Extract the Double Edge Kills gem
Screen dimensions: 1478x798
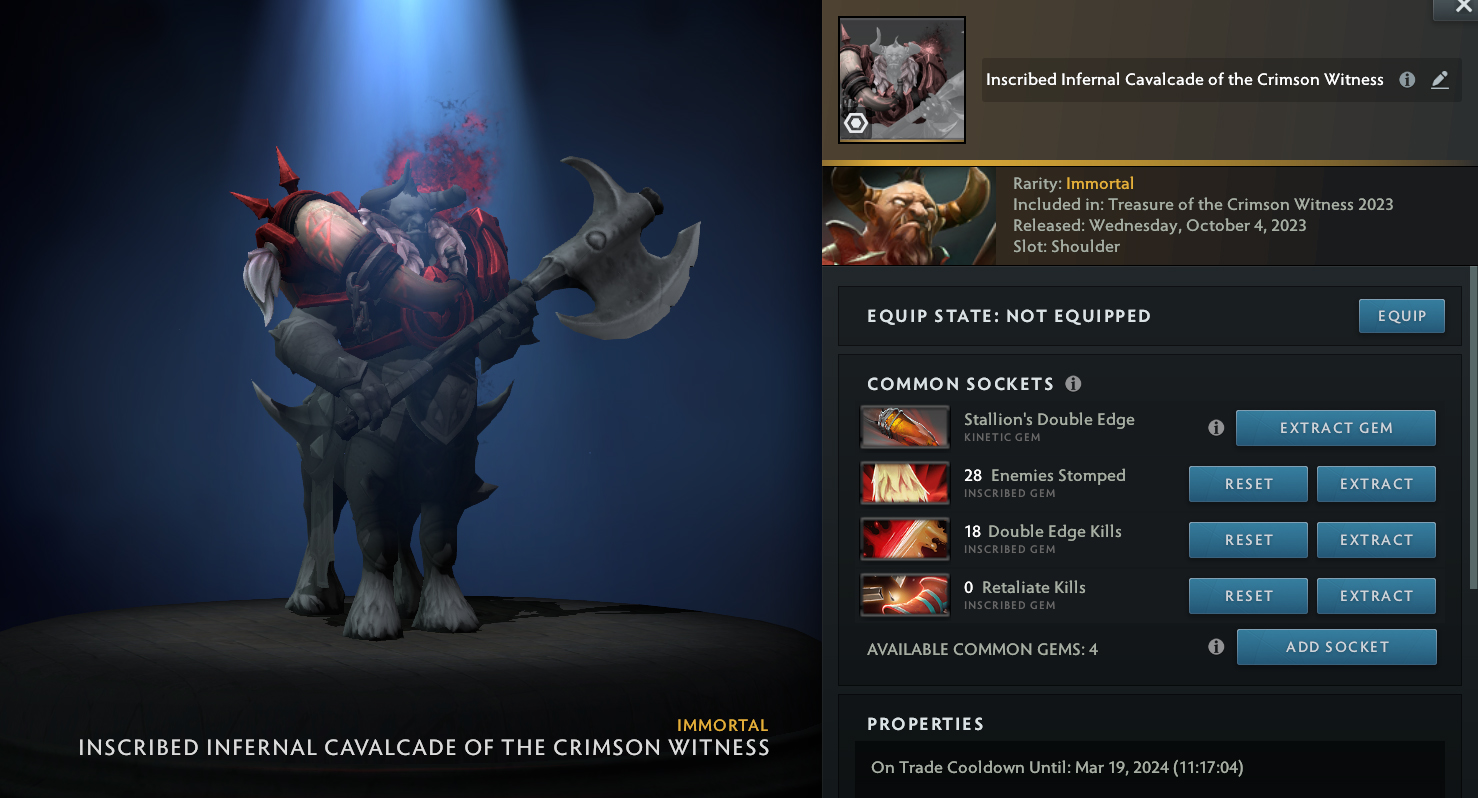coord(1376,540)
